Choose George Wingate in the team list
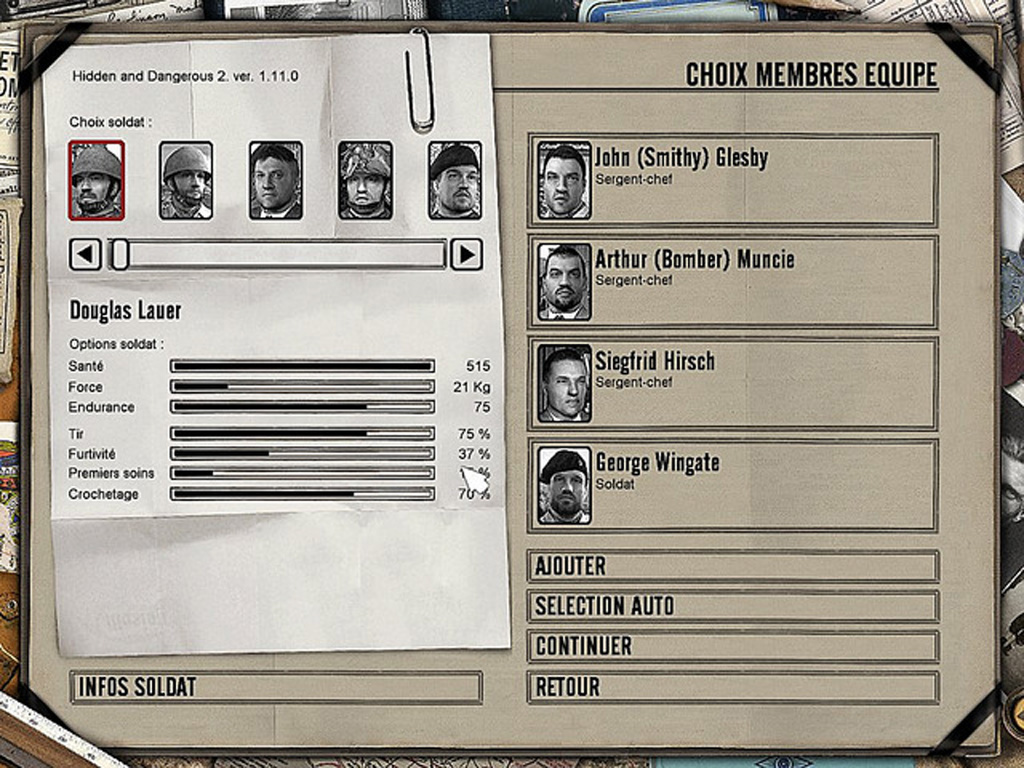Screen dimensions: 1024x768 [733, 486]
